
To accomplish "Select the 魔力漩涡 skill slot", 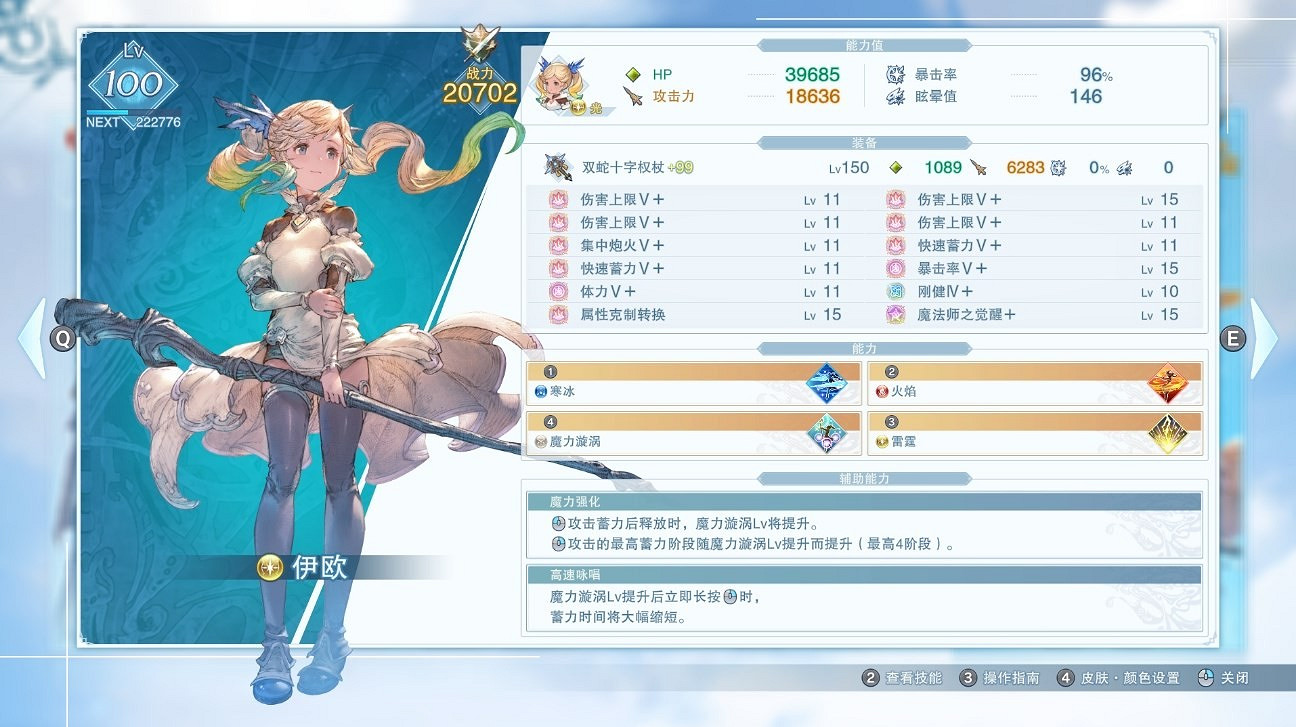I will coord(694,432).
